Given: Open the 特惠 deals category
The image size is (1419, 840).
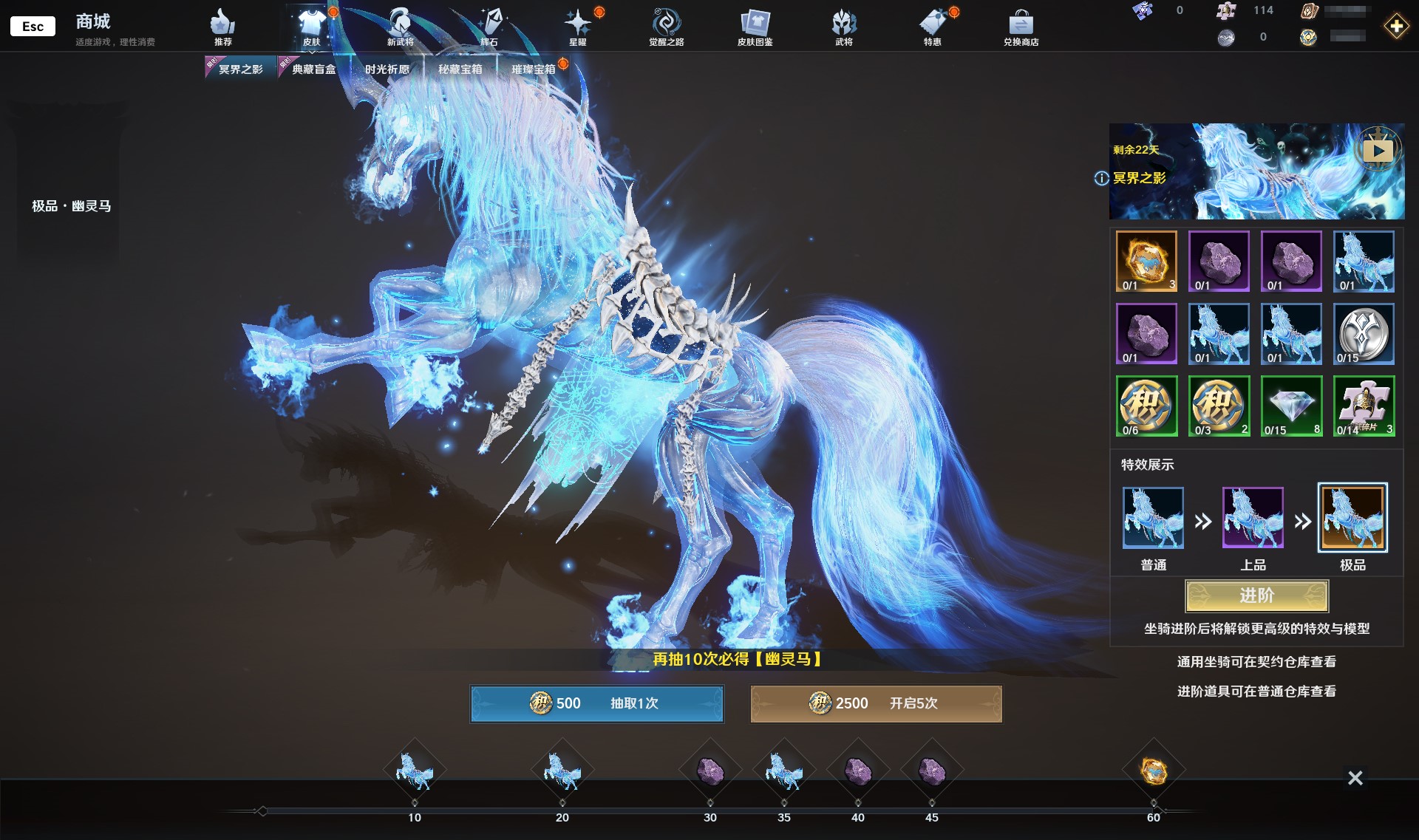Looking at the screenshot, I should click(x=932, y=28).
